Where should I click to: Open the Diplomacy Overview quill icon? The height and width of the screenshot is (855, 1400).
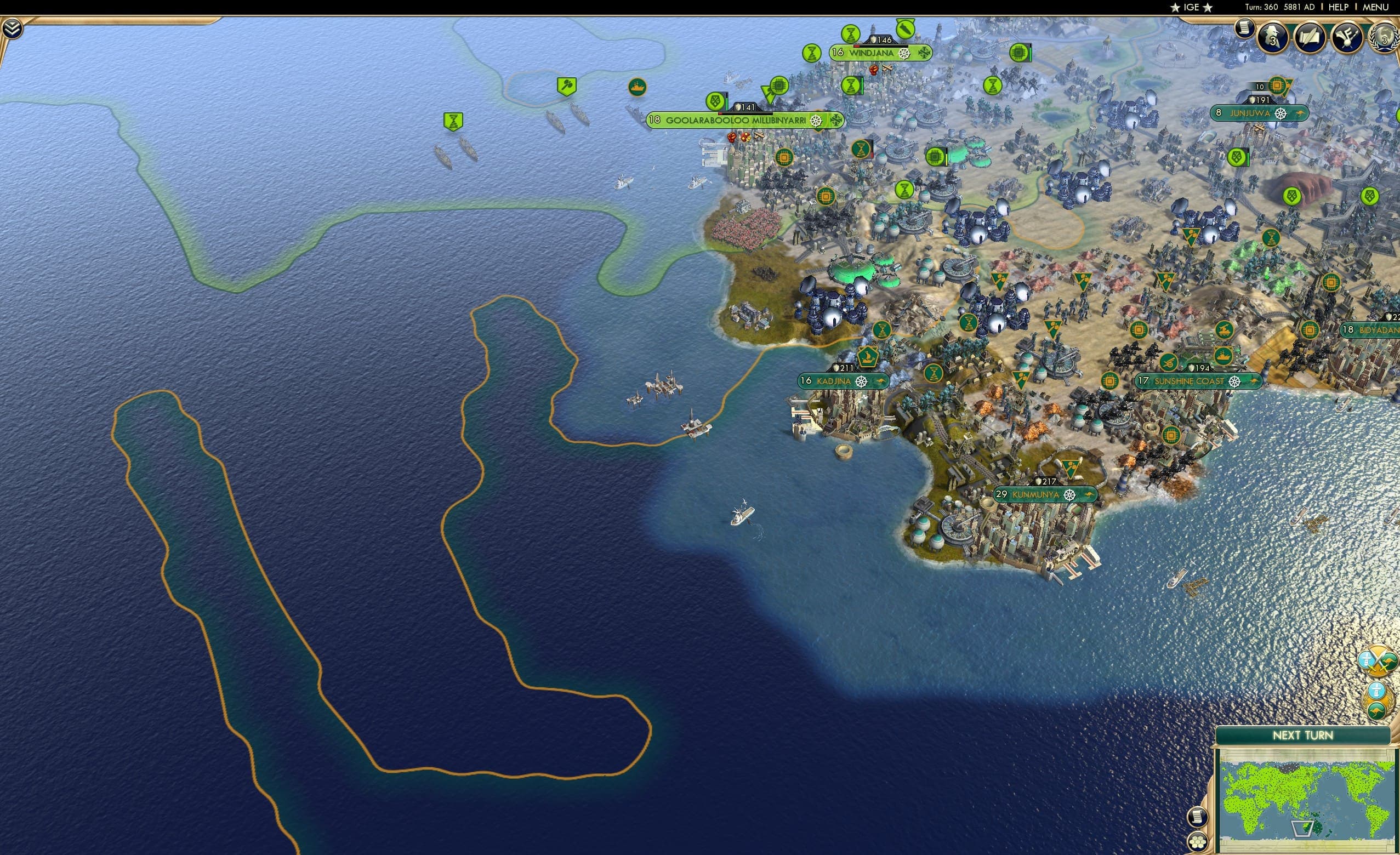point(1309,36)
